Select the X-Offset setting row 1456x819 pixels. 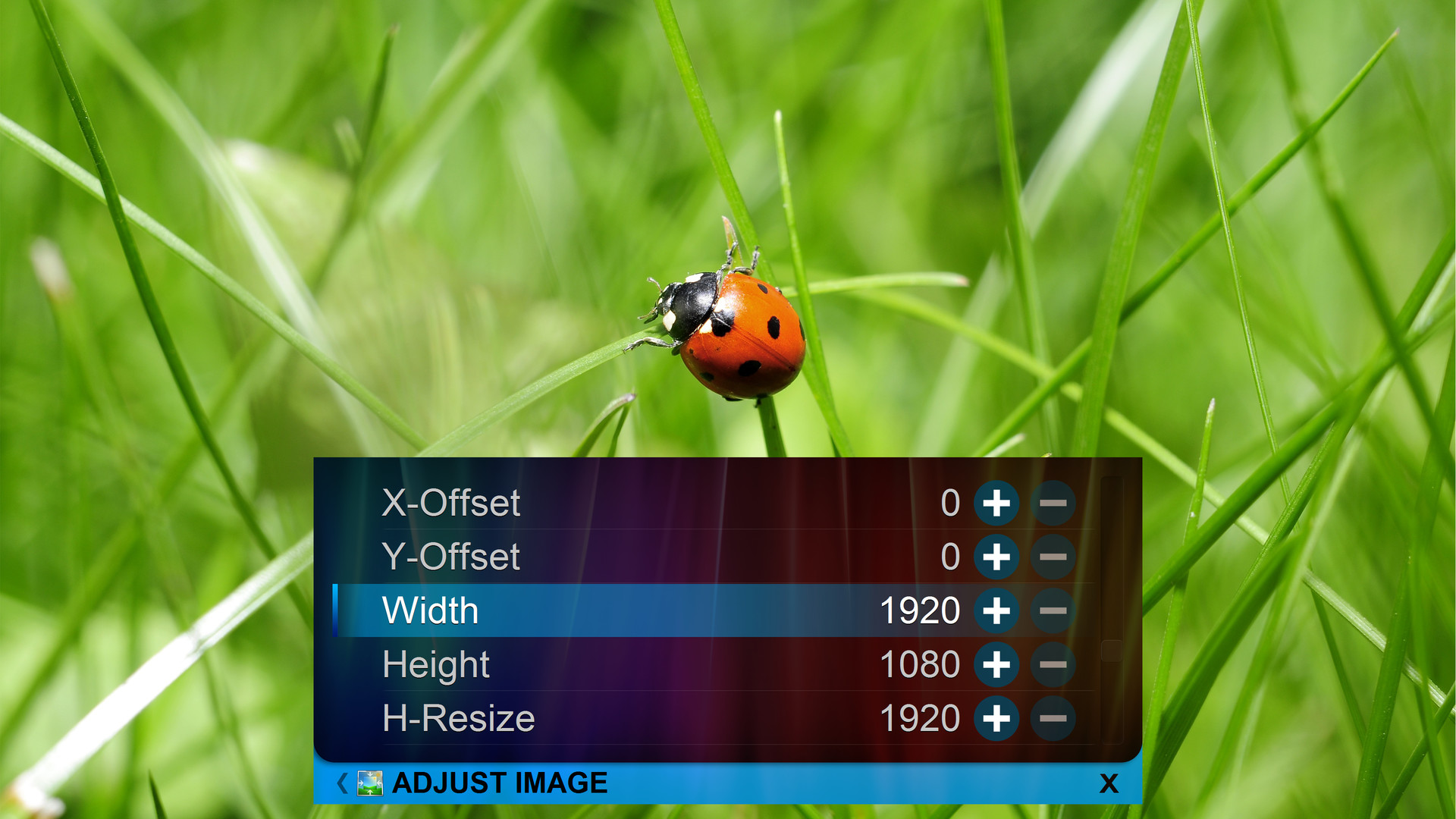point(607,502)
